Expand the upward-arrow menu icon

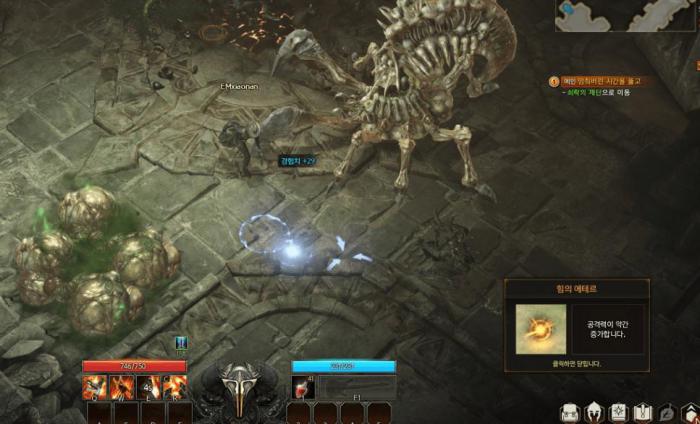[x=688, y=412]
